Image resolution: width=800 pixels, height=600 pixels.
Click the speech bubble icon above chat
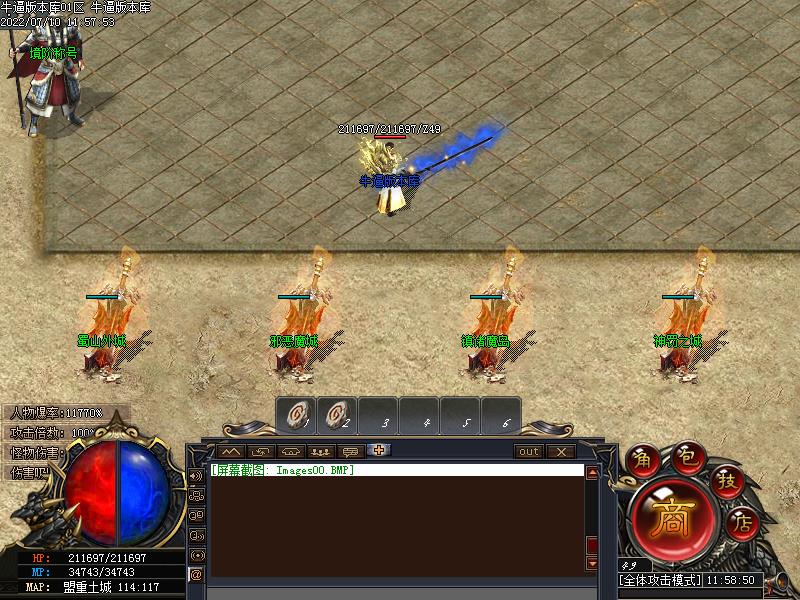[x=350, y=452]
